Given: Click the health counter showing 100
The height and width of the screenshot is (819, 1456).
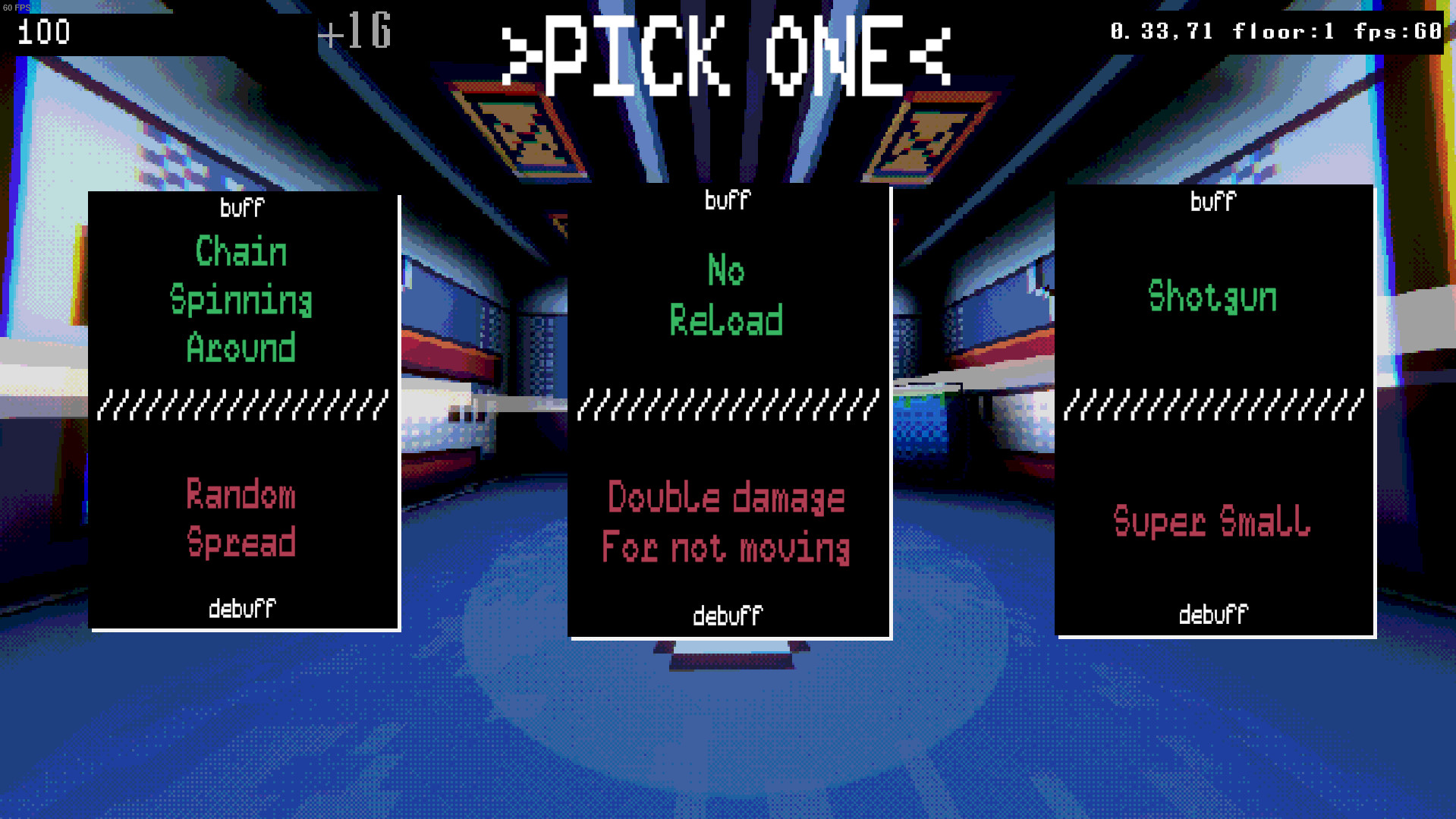Looking at the screenshot, I should pos(44,32).
